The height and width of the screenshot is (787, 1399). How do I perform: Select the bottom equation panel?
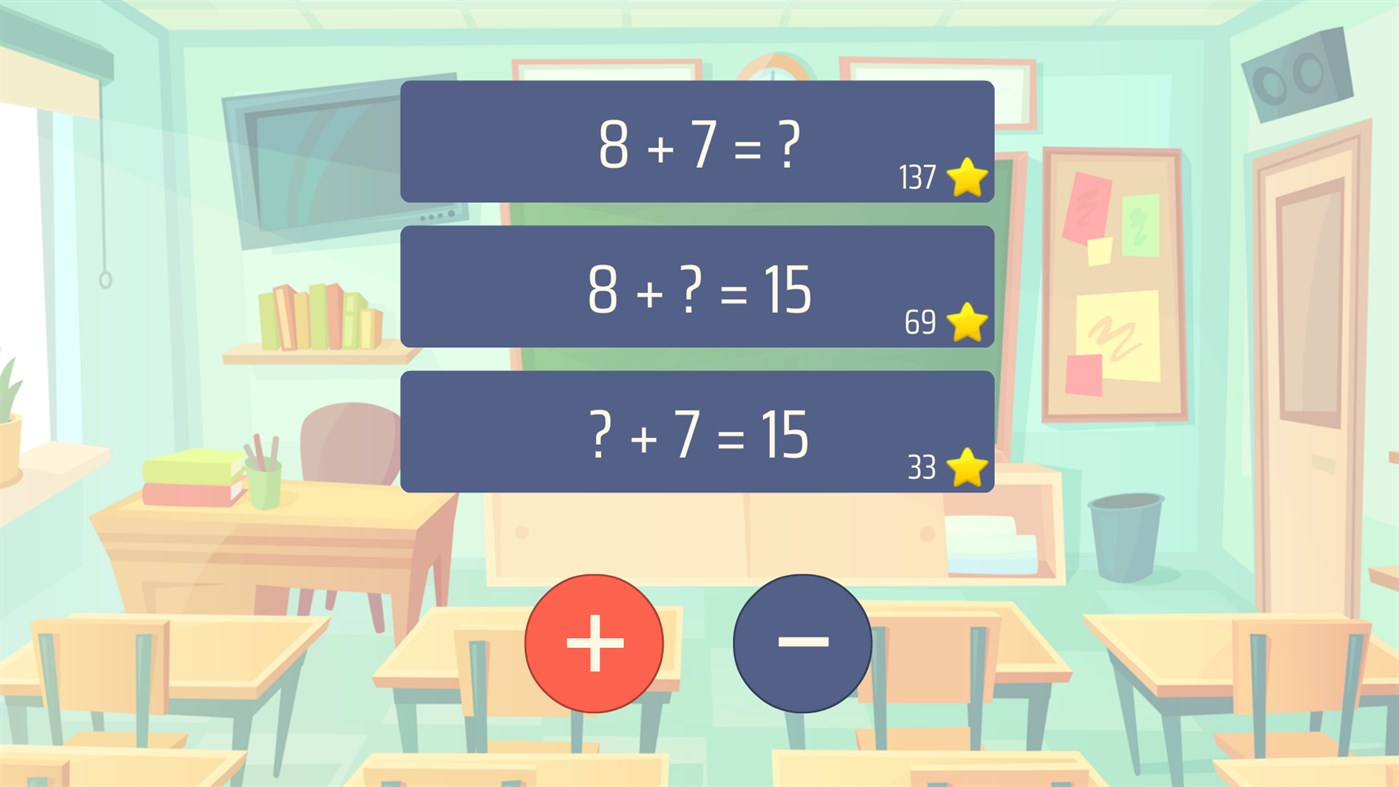[697, 431]
